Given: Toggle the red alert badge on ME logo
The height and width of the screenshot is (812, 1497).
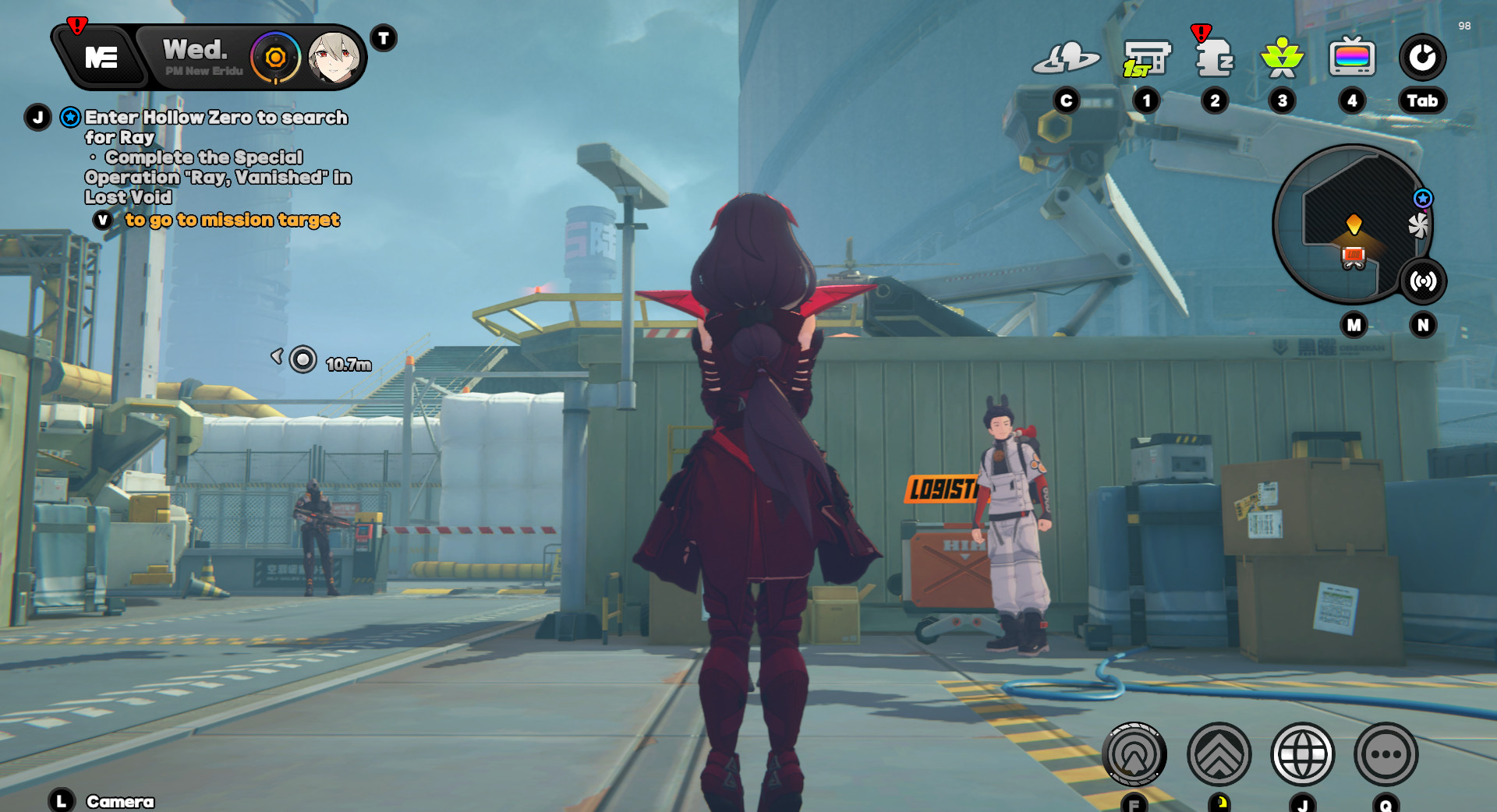Looking at the screenshot, I should click(x=77, y=26).
